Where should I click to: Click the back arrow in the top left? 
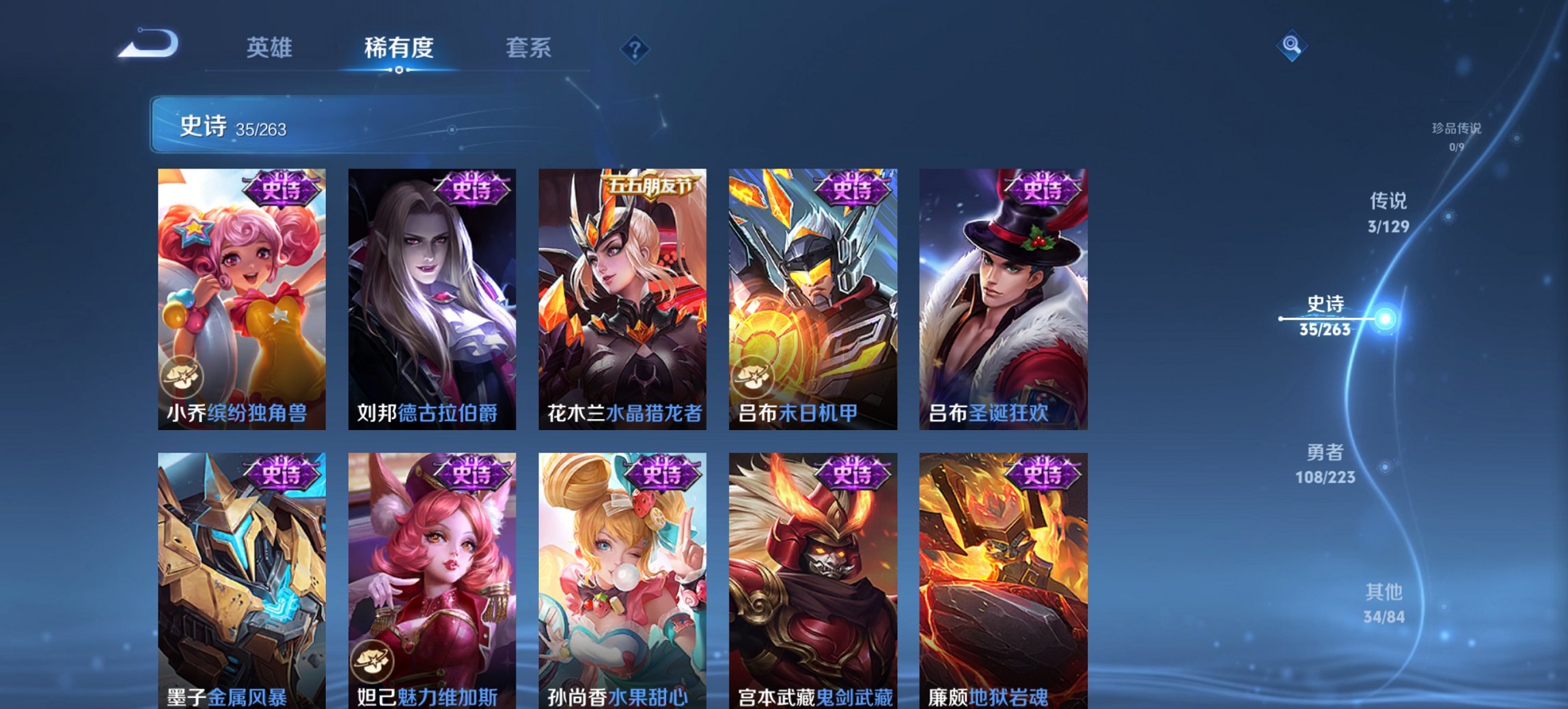pyautogui.click(x=147, y=44)
